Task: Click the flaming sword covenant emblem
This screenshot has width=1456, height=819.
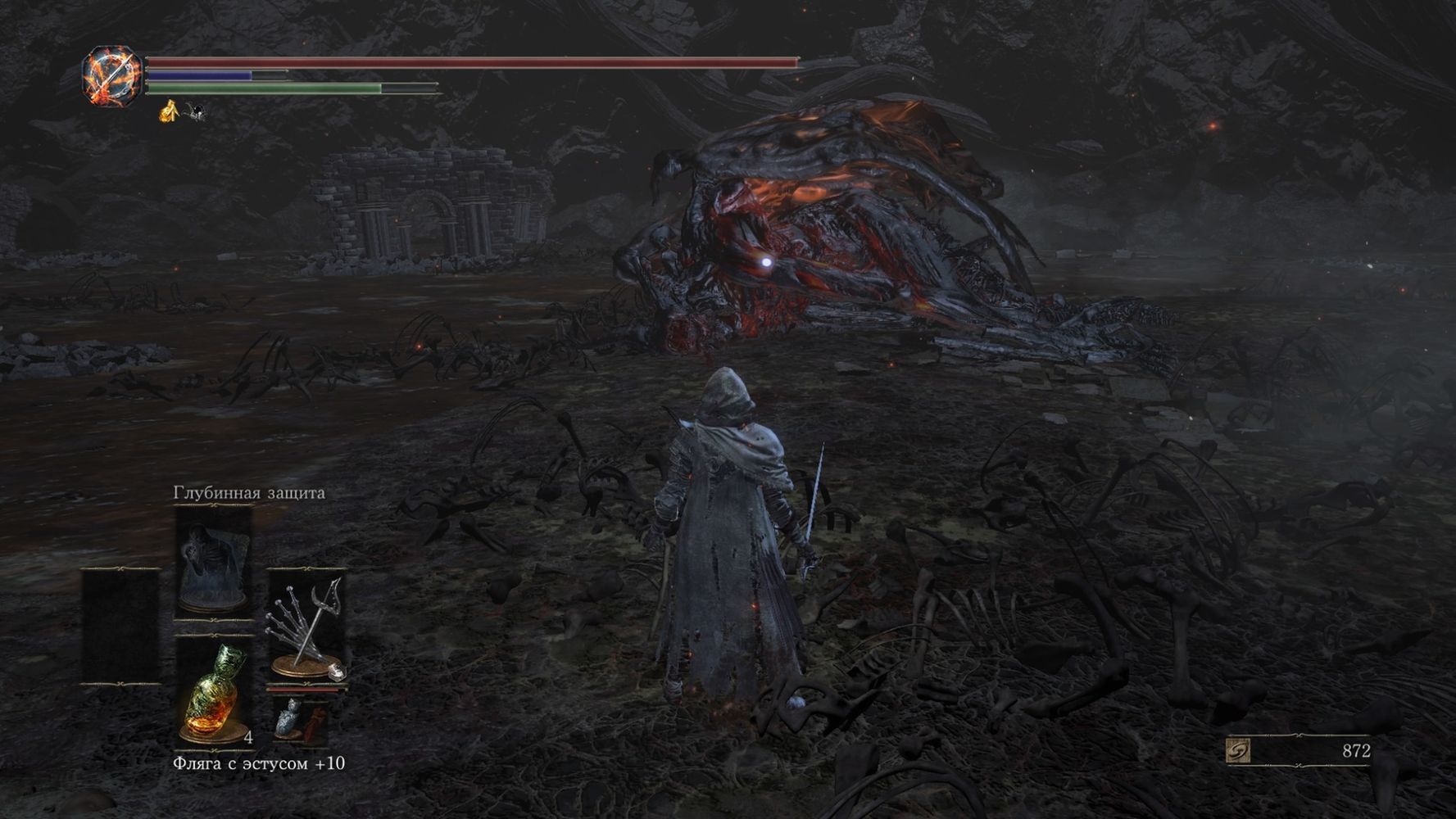Action: 113,76
